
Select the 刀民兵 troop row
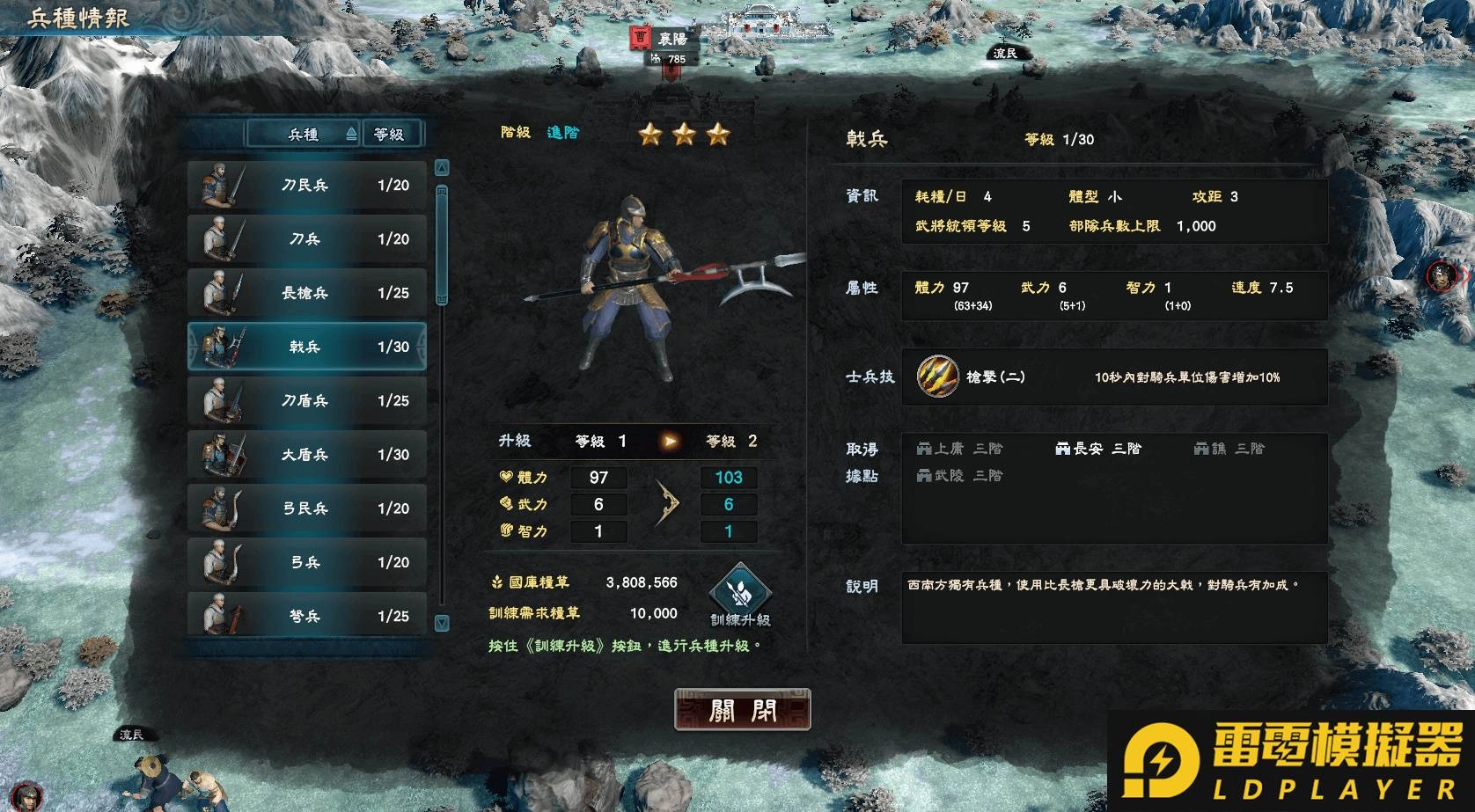point(306,186)
